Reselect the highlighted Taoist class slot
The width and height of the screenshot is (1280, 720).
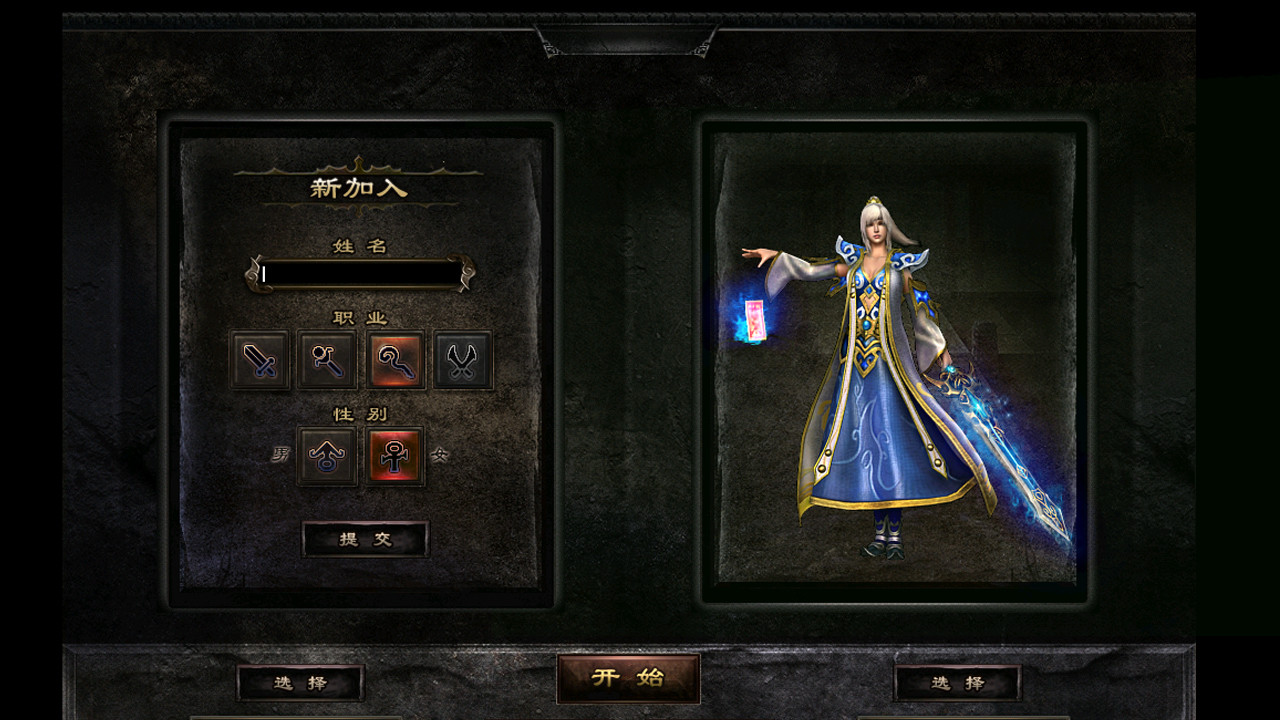tap(395, 361)
